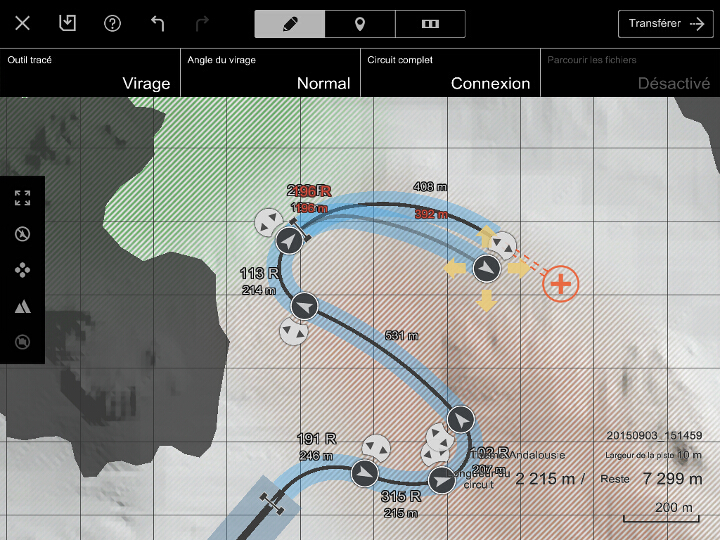The image size is (720, 540).
Task: Save the track using the save icon
Action: pyautogui.click(x=67, y=23)
